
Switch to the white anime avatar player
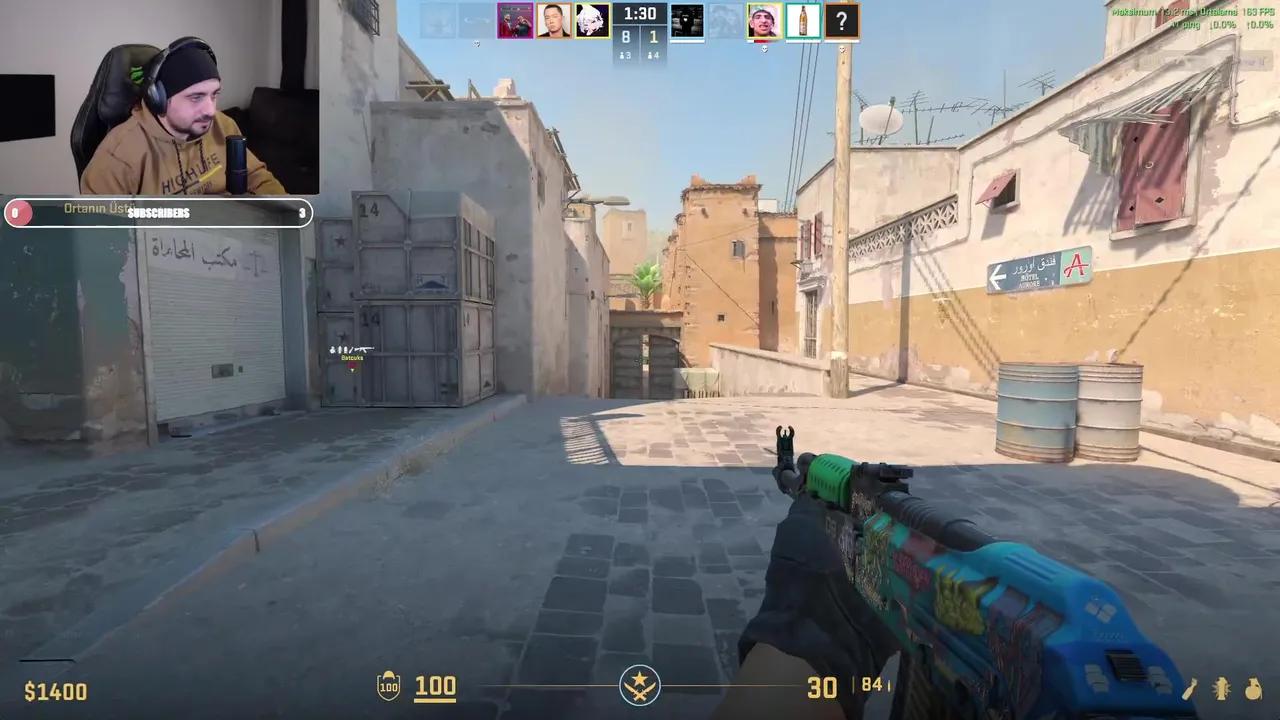[x=590, y=20]
